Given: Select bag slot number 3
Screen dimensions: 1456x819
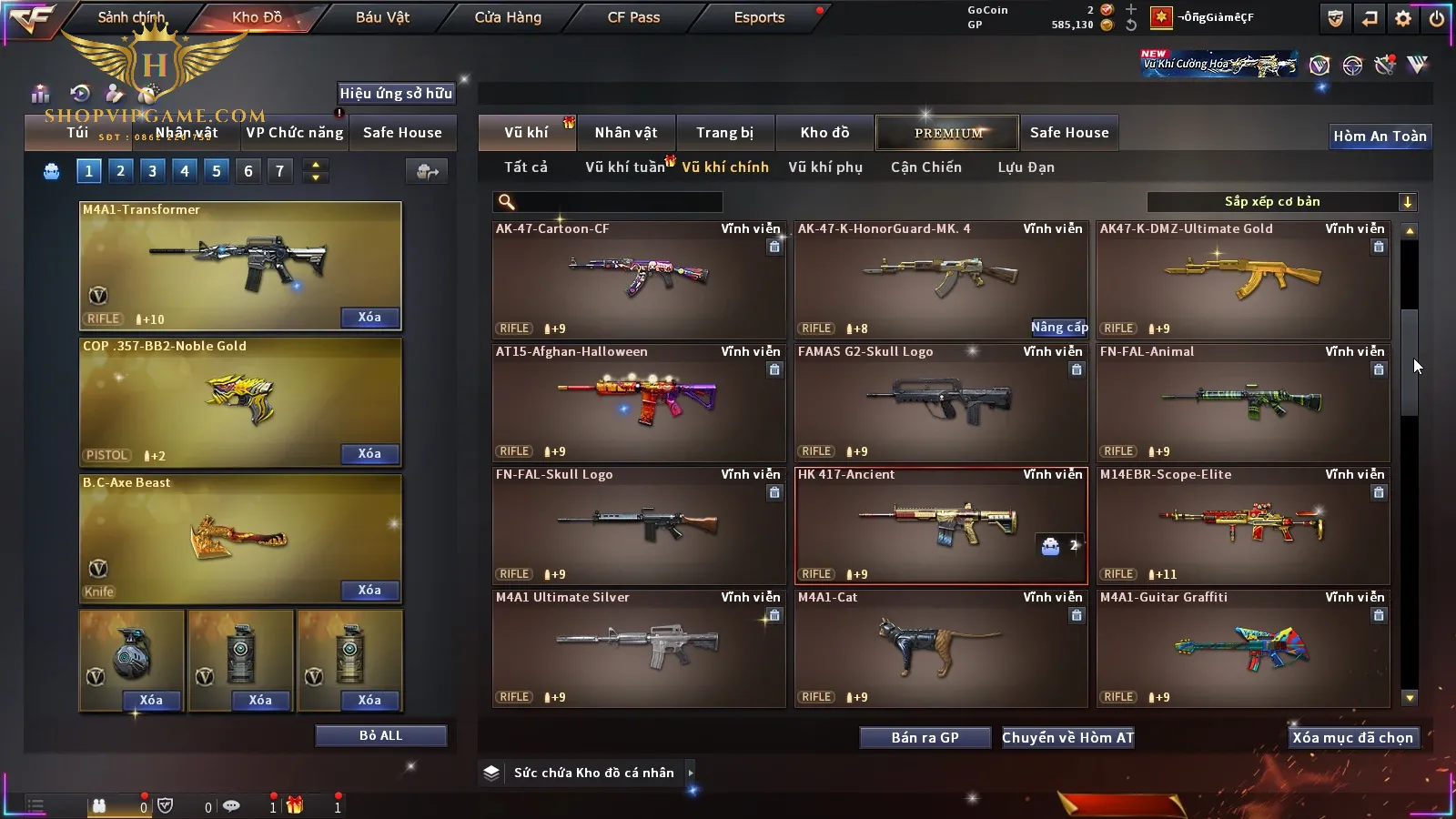Looking at the screenshot, I should click(153, 171).
